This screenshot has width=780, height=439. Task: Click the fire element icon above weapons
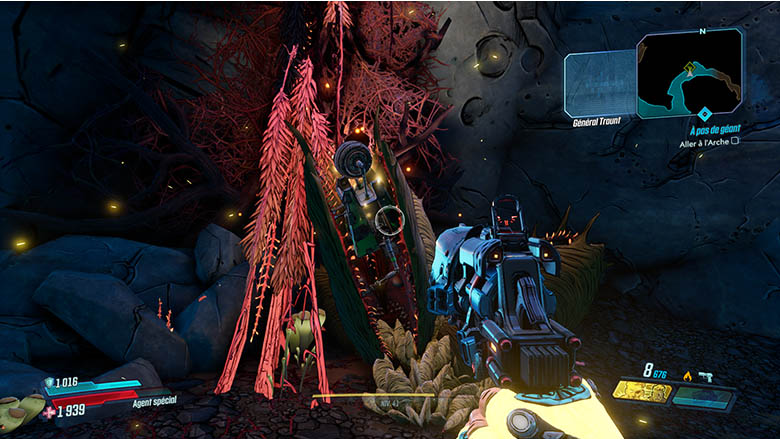pyautogui.click(x=687, y=376)
